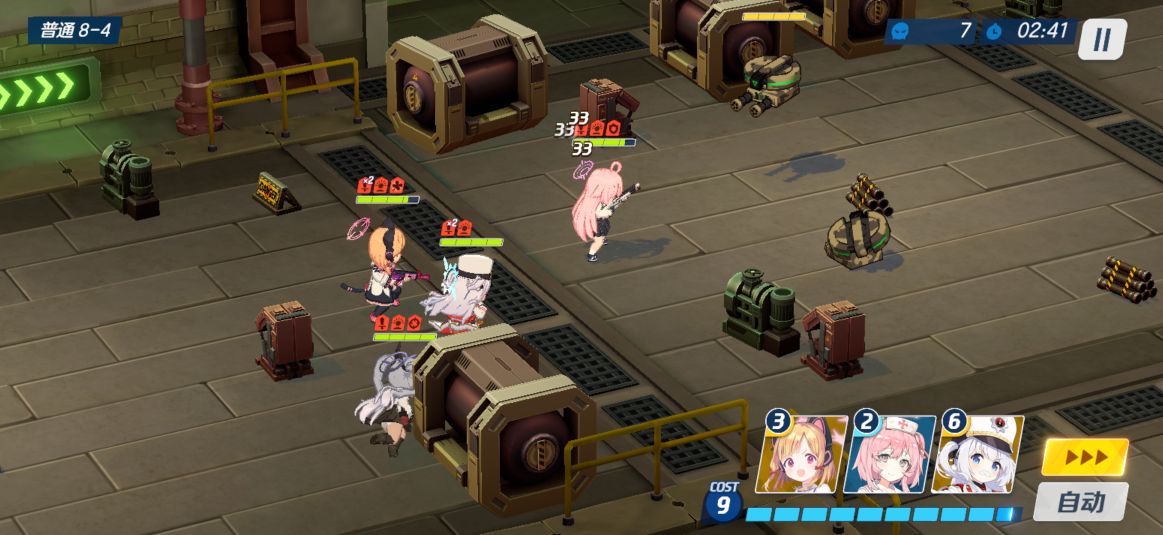Enable auto battle with 自动 button
The width and height of the screenshot is (1163, 535).
(1080, 501)
